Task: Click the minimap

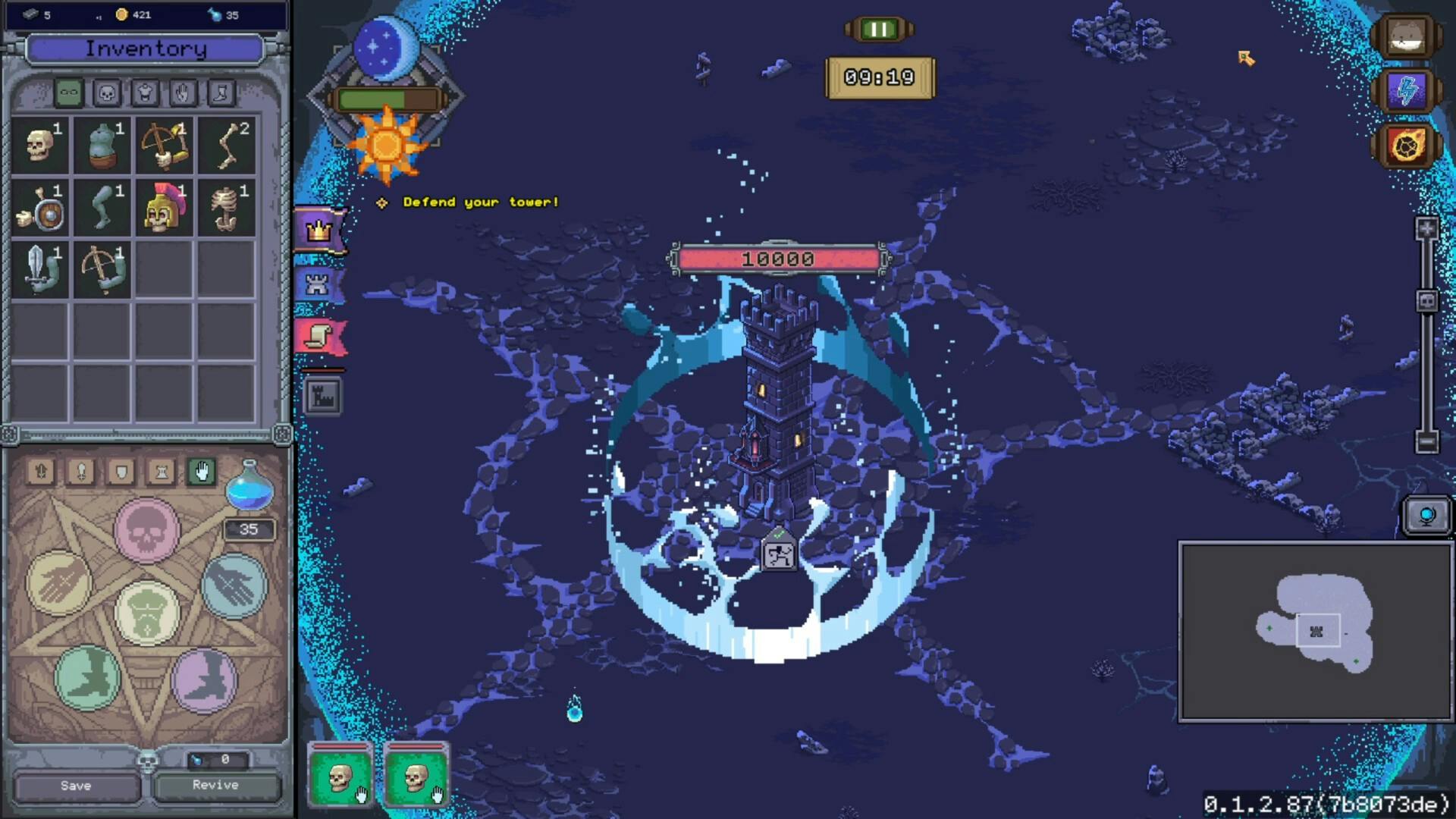Action: (1315, 631)
